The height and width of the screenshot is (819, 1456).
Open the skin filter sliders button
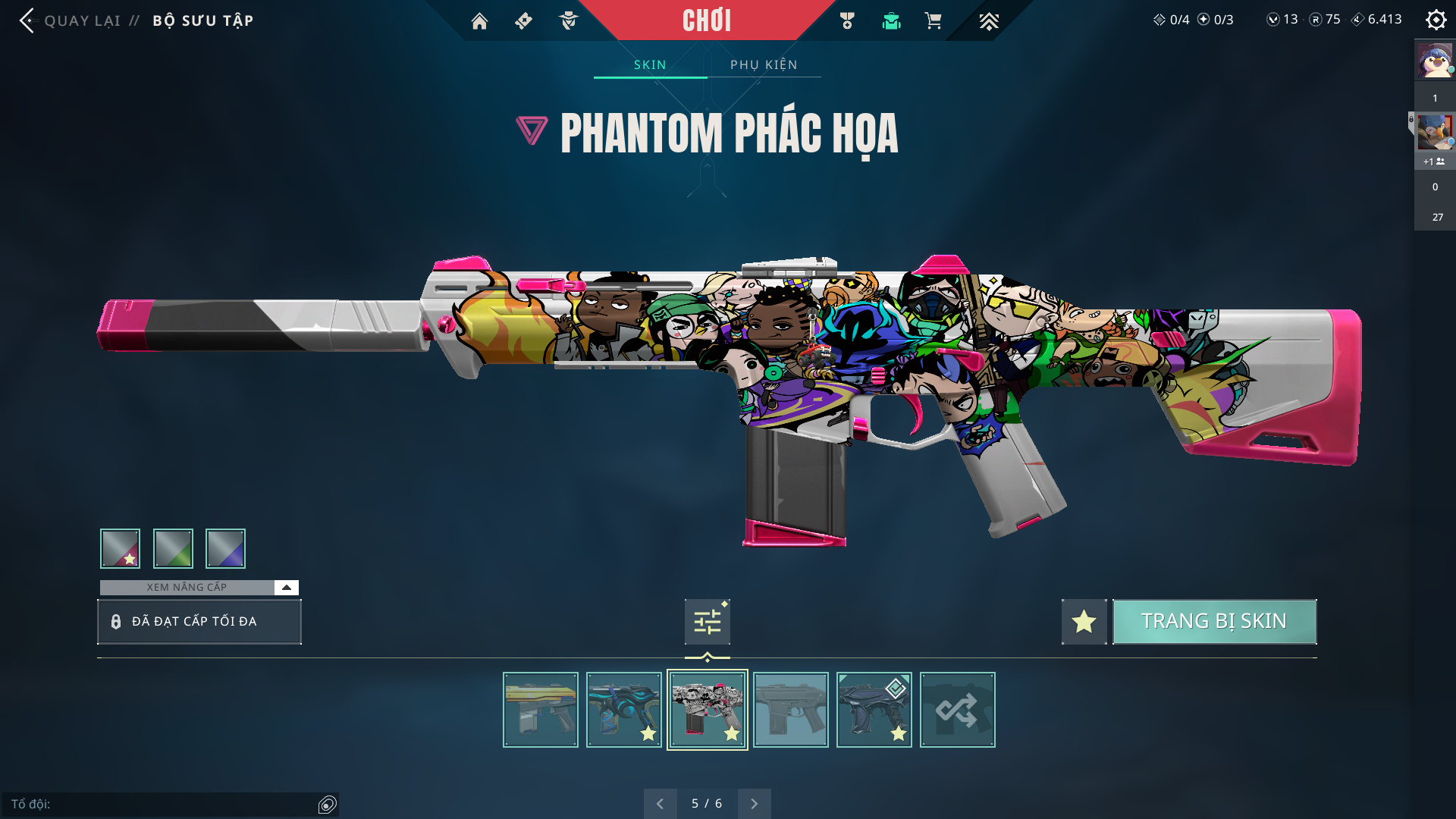707,622
